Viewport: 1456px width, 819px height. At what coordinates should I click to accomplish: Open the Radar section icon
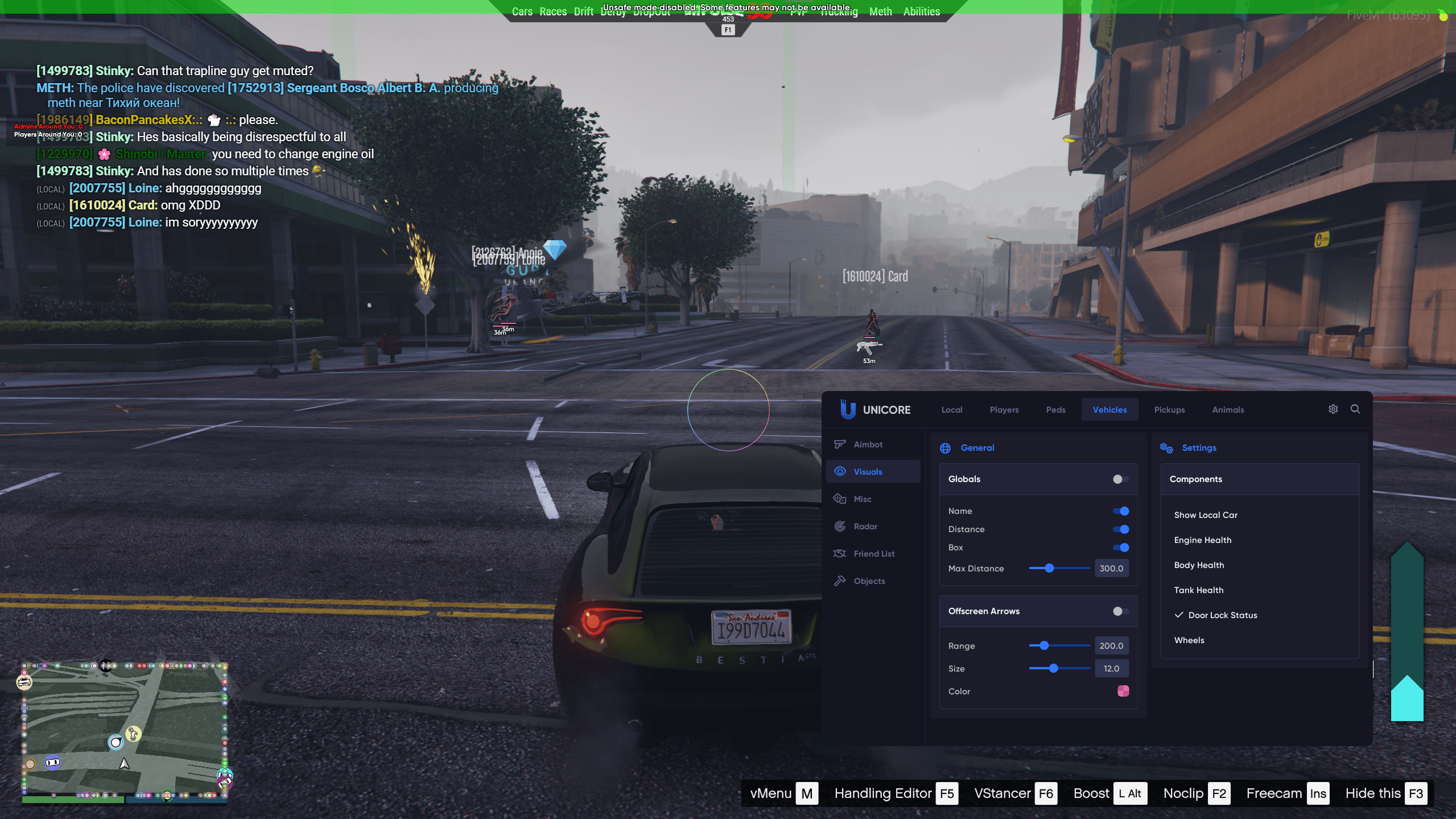tap(840, 526)
